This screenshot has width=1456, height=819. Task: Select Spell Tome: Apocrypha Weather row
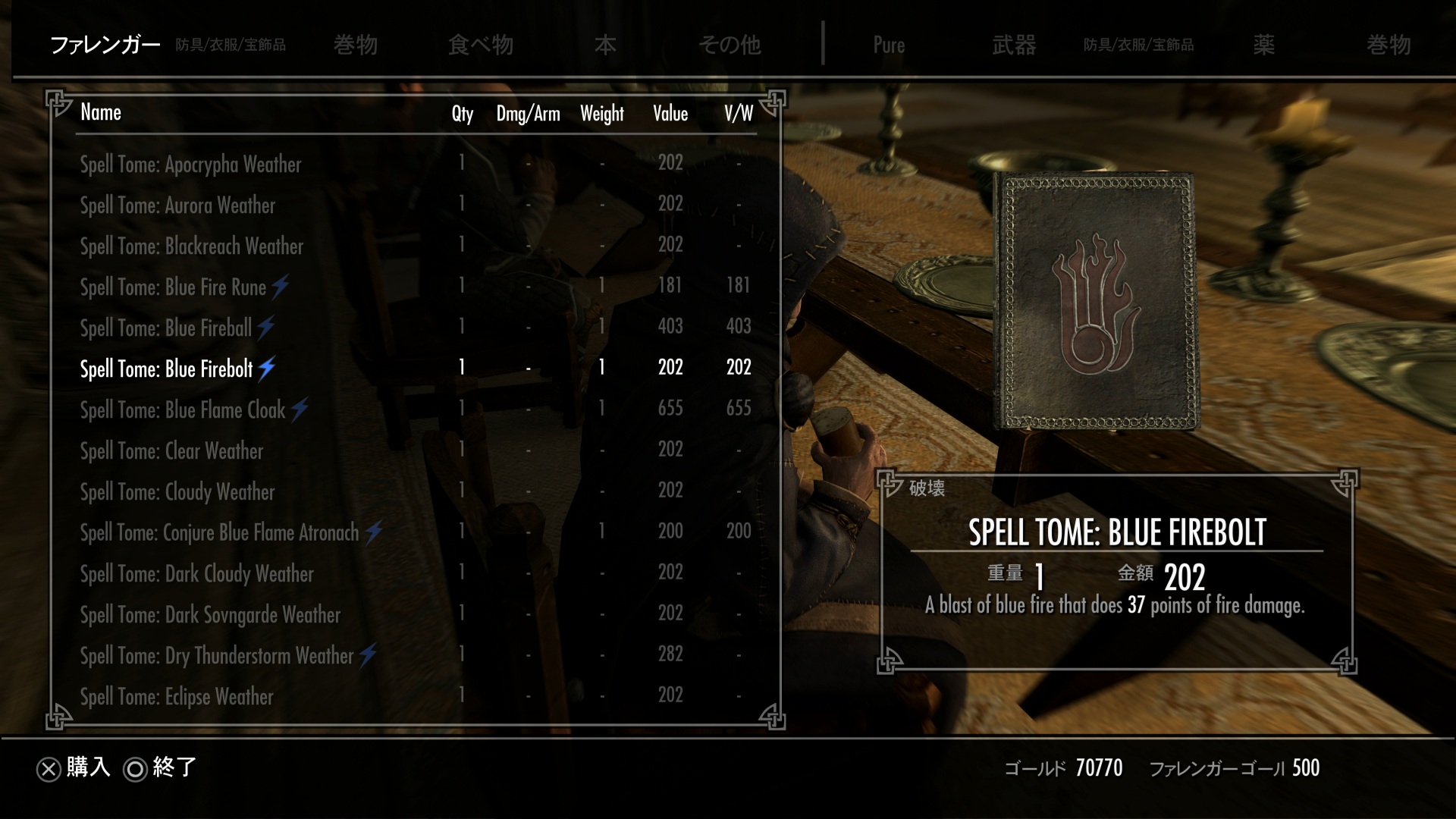click(x=191, y=164)
